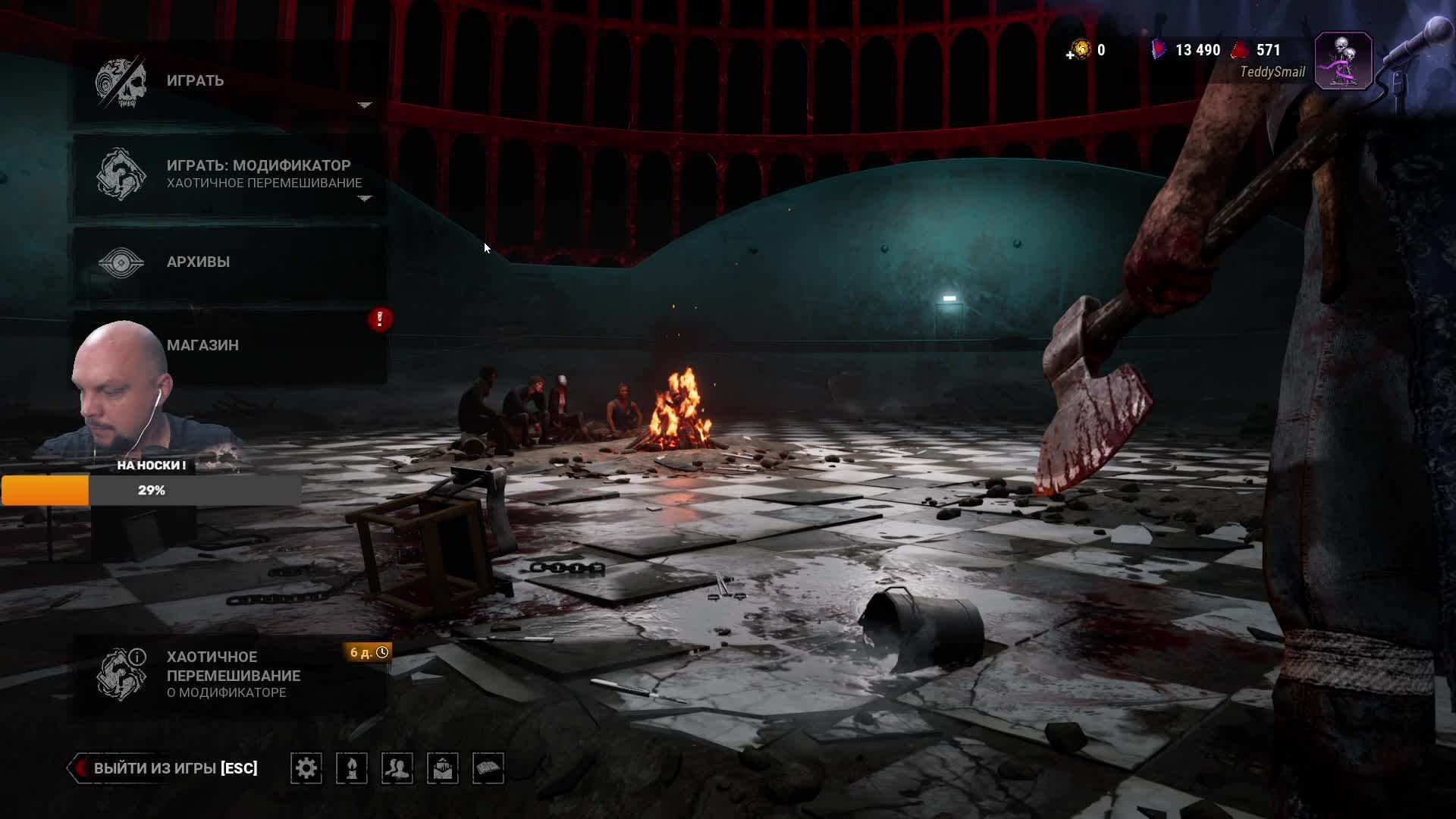
Task: Open the envelope news inbox icon
Action: click(443, 768)
